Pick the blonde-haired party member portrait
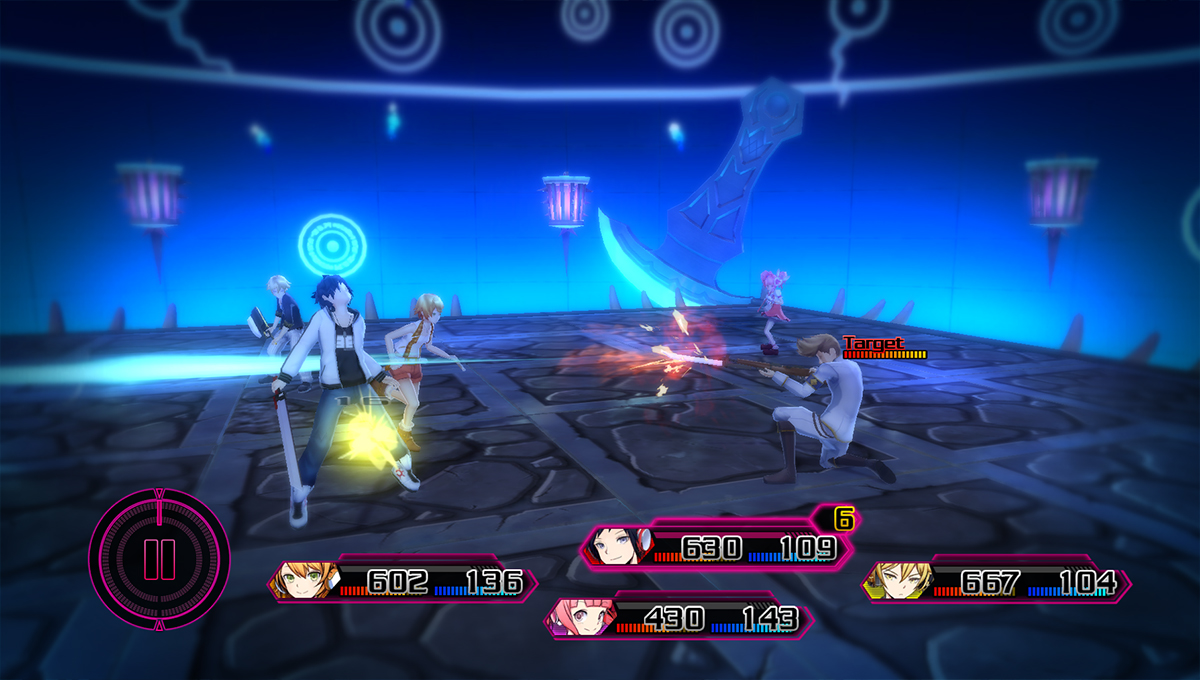The height and width of the screenshot is (680, 1200). (896, 581)
